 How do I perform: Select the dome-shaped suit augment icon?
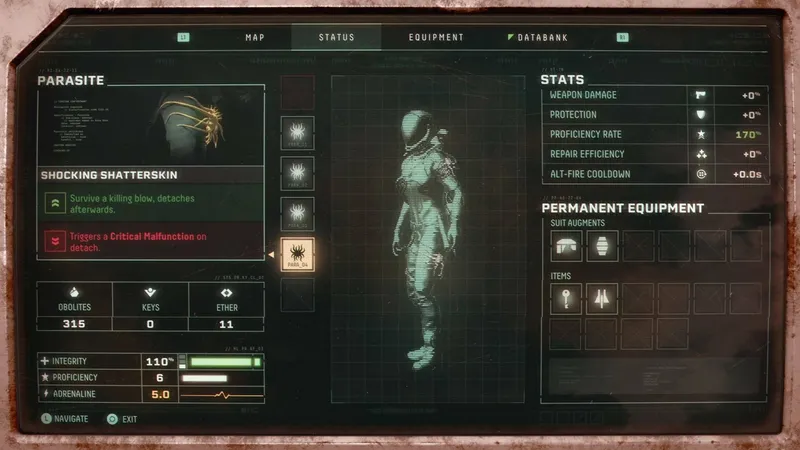point(566,246)
